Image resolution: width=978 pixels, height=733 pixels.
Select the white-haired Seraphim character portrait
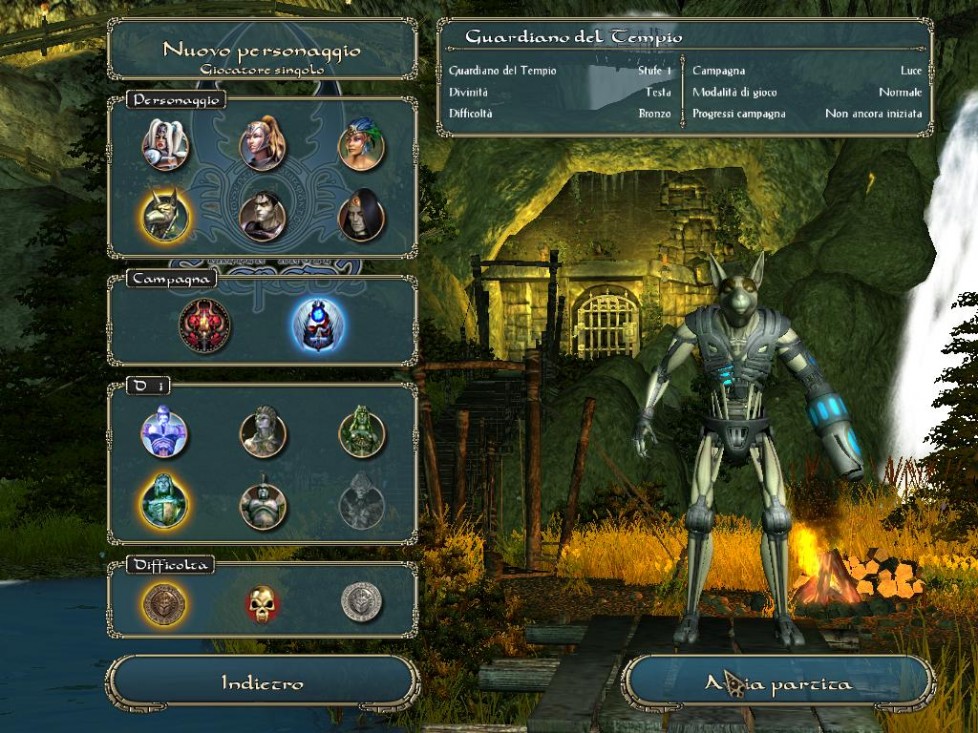[x=164, y=145]
